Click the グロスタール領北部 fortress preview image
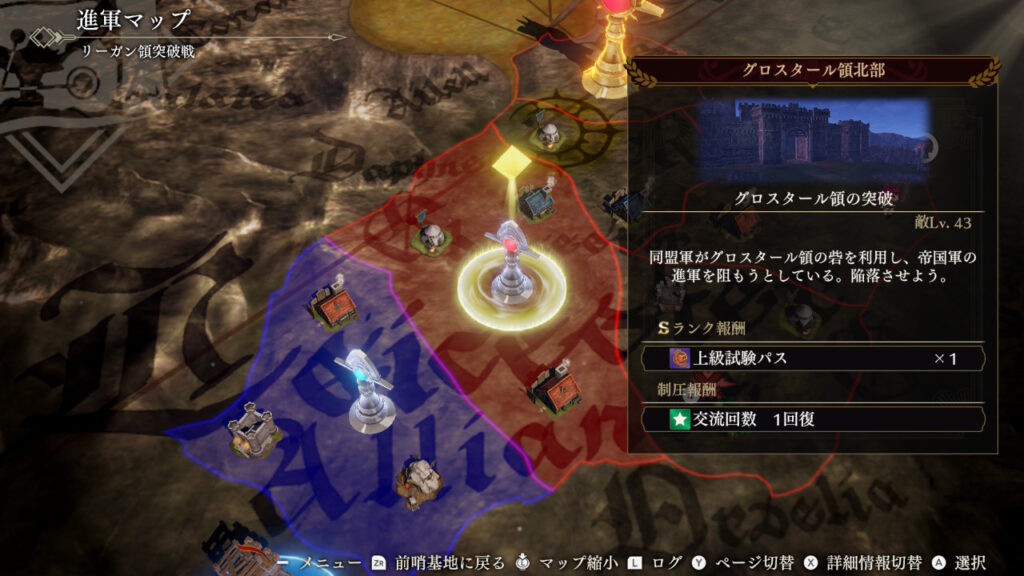1024x576 pixels. [x=815, y=135]
